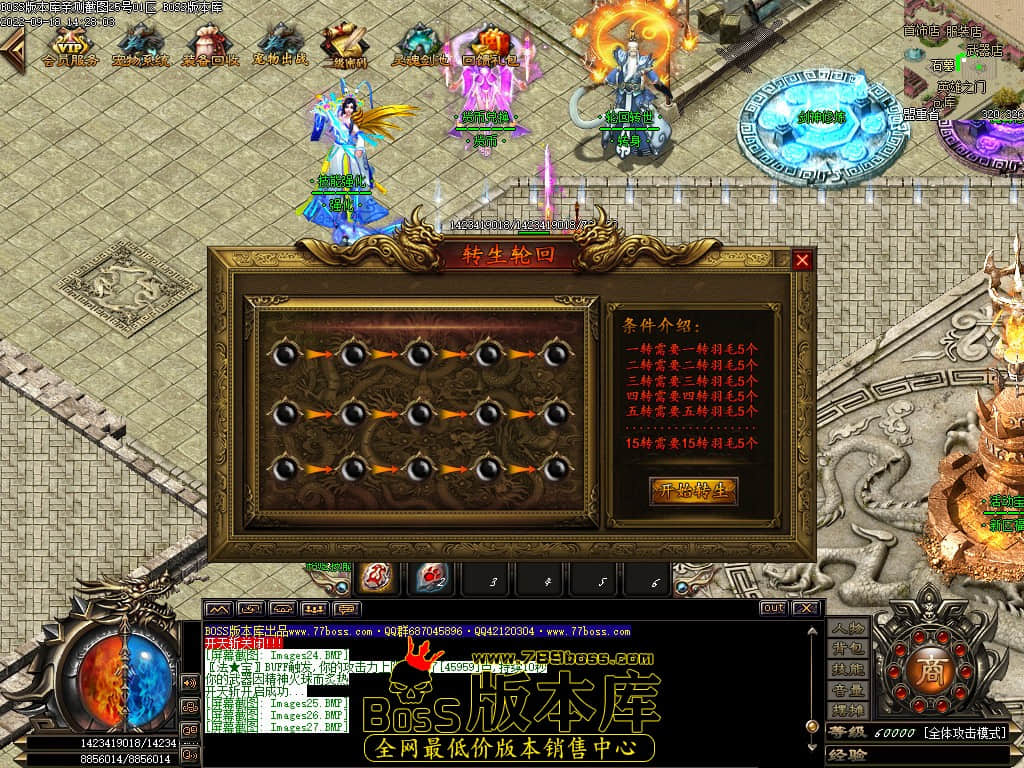Open the 音量 volume setting
This screenshot has width=1024, height=768.
click(848, 690)
